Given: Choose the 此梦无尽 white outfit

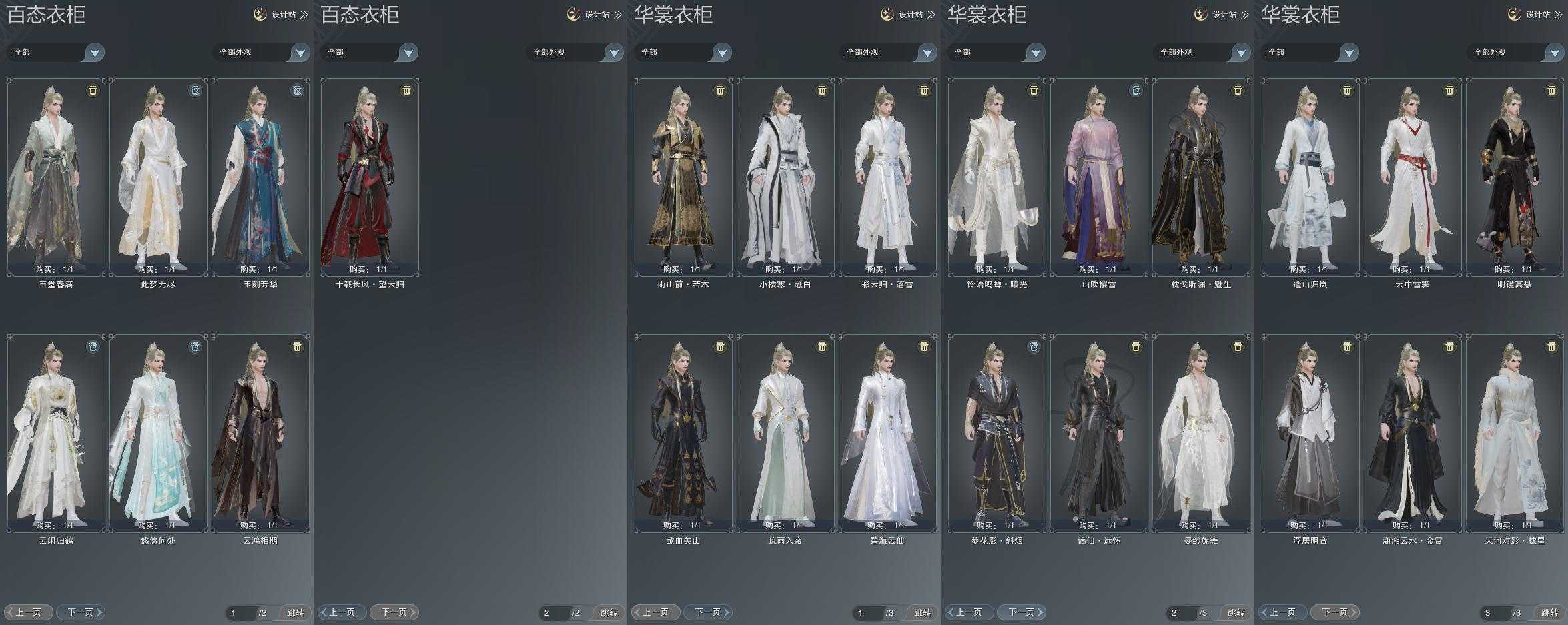Looking at the screenshot, I should 158,177.
